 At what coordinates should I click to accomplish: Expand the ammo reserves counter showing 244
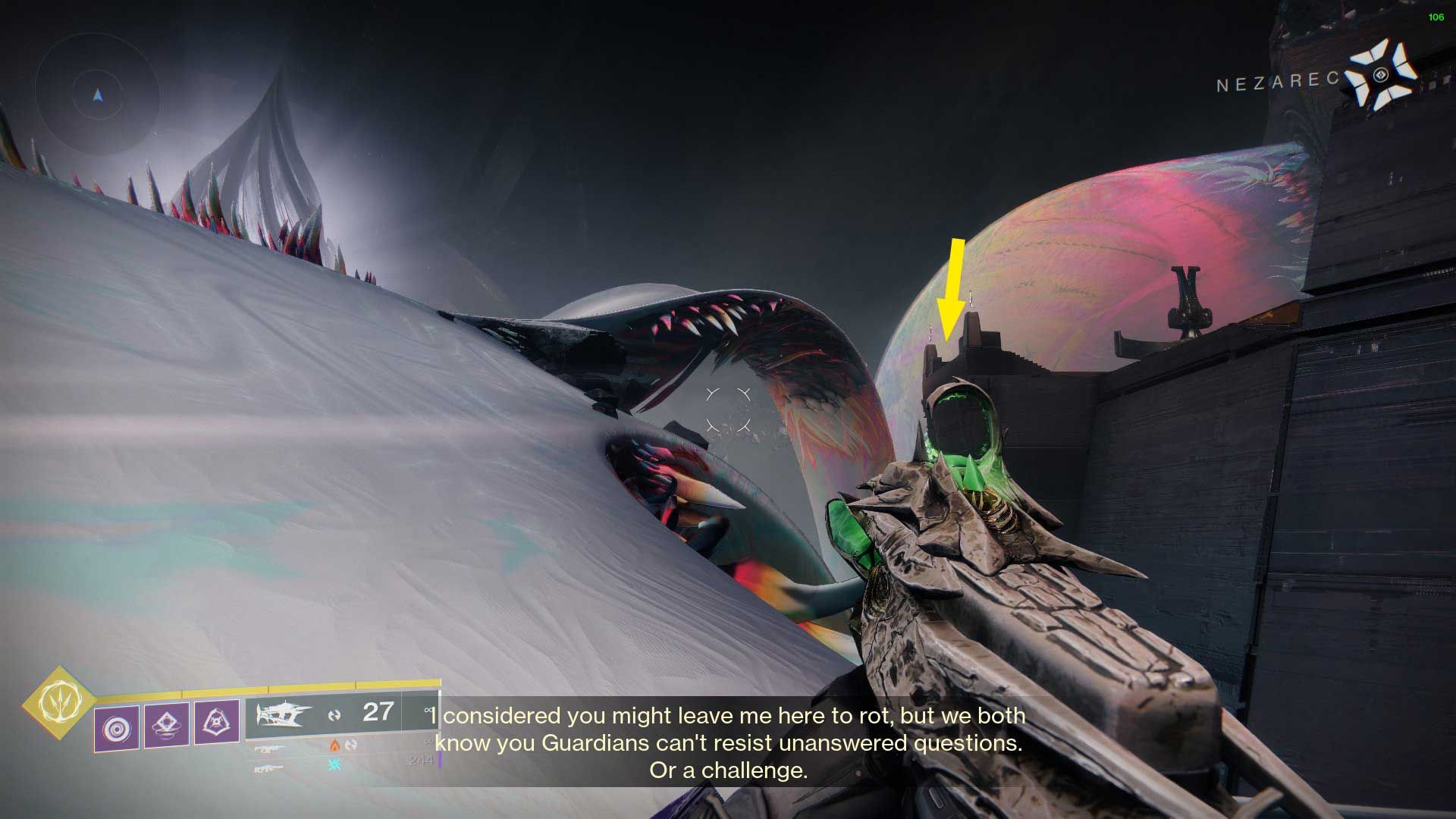[419, 758]
